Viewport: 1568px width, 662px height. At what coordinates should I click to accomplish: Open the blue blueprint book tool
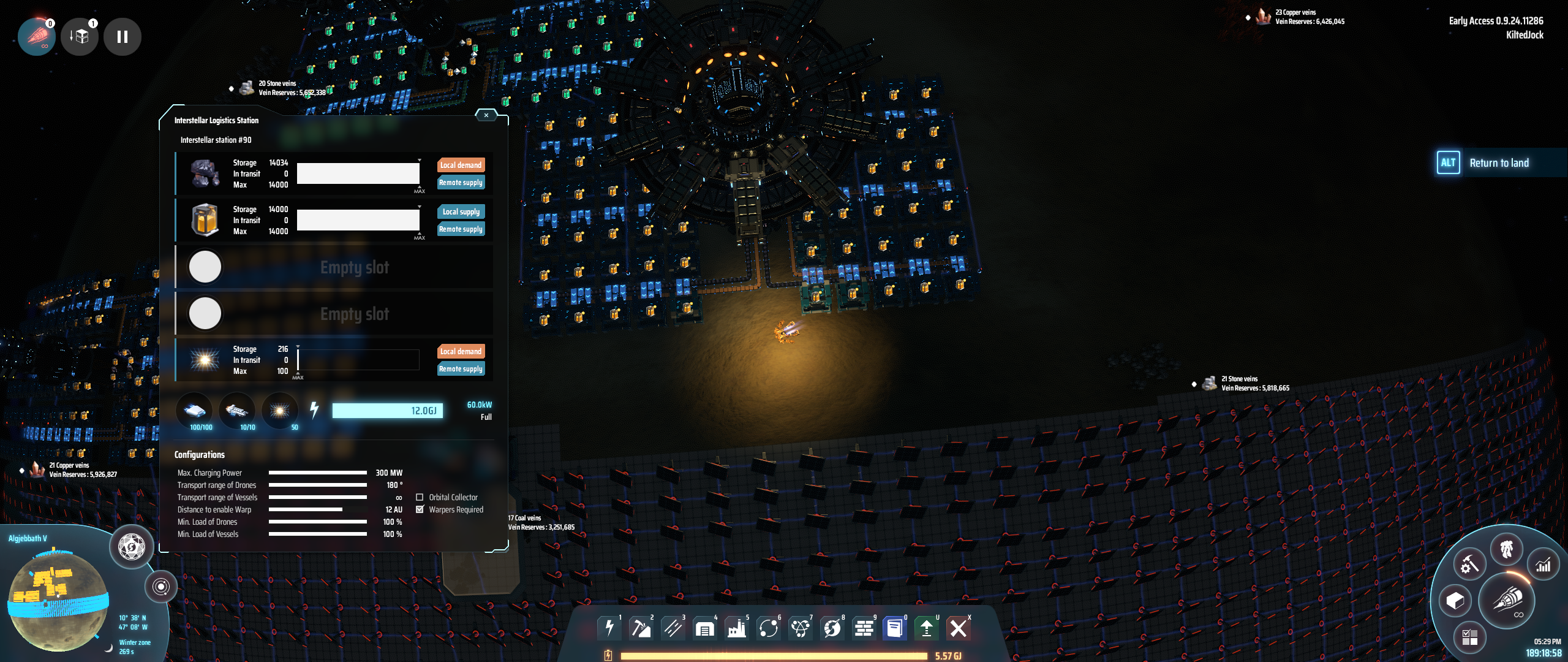895,628
